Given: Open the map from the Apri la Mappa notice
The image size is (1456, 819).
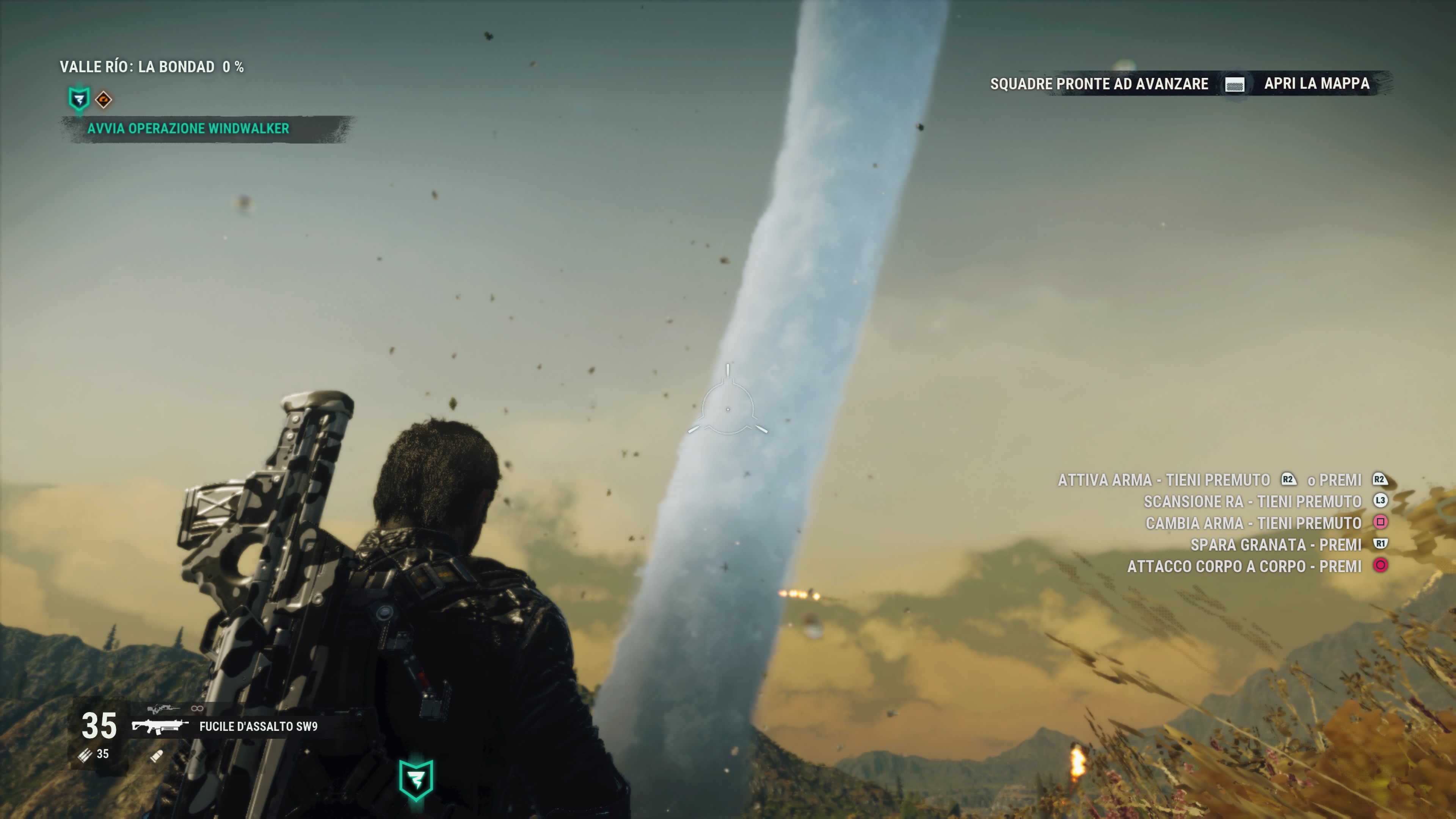Looking at the screenshot, I should click(x=1316, y=84).
